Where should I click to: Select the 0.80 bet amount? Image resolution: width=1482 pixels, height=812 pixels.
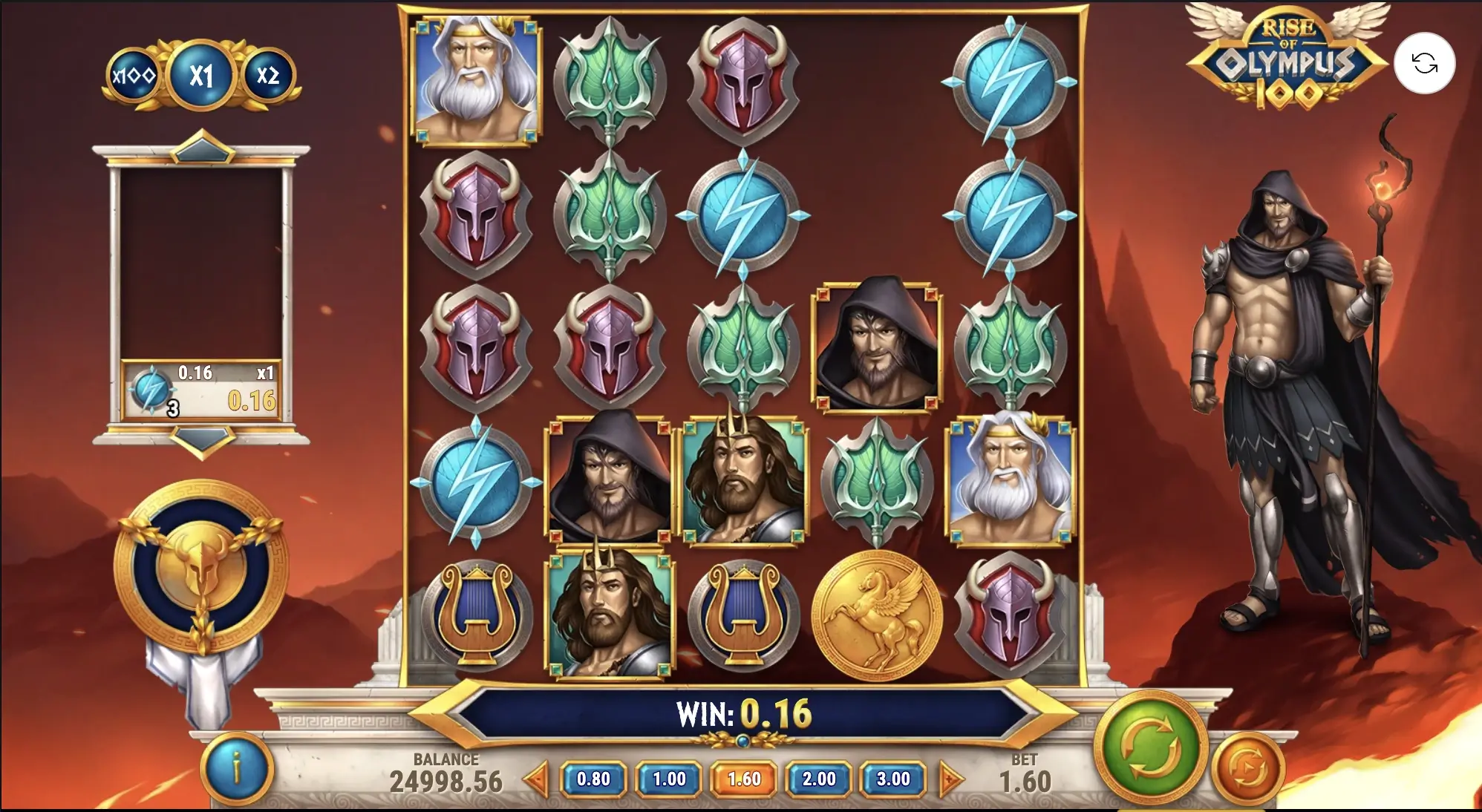click(593, 779)
